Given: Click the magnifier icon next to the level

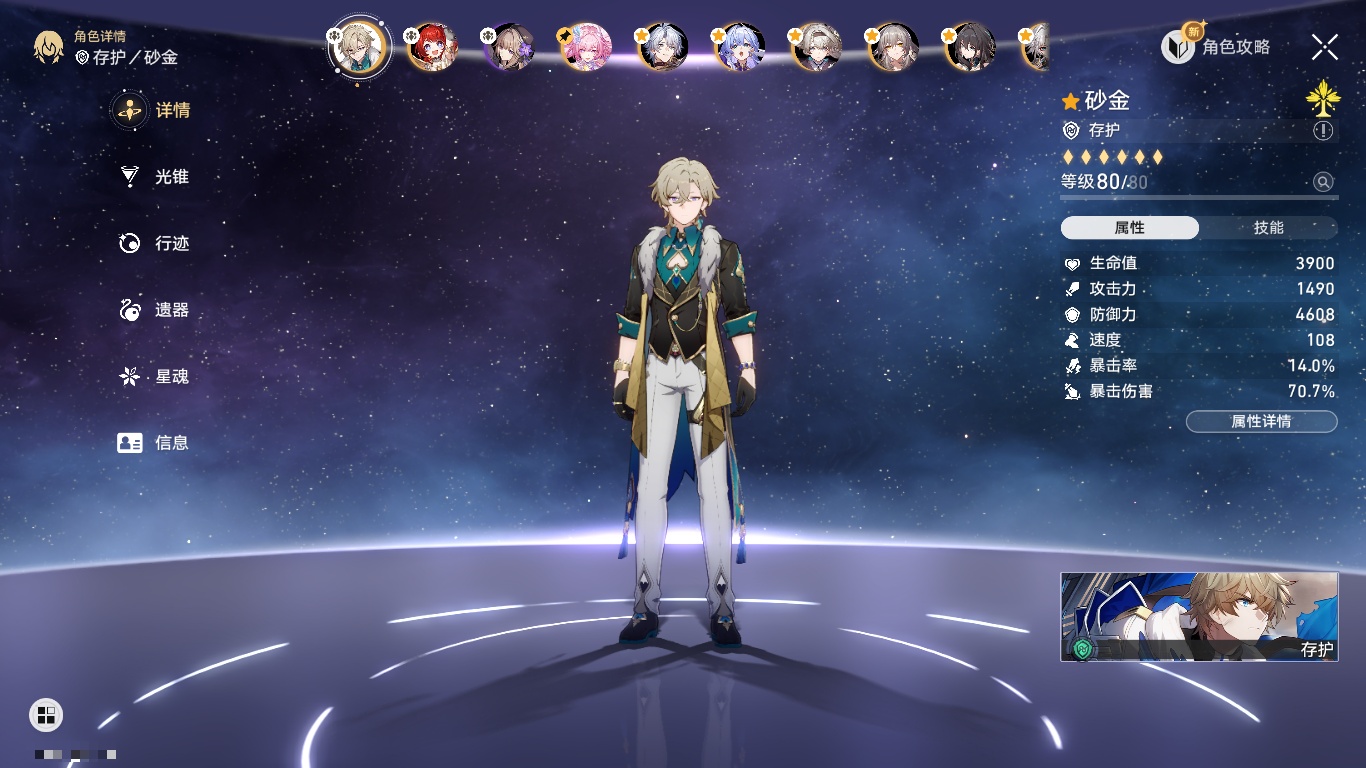Looking at the screenshot, I should 1323,182.
